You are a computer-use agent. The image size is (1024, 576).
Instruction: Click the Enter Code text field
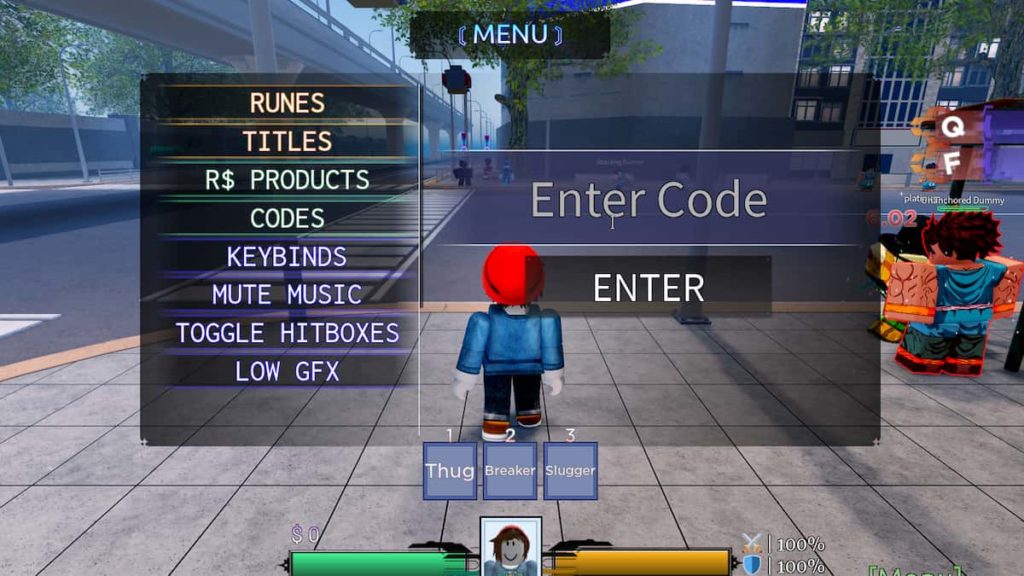(648, 201)
